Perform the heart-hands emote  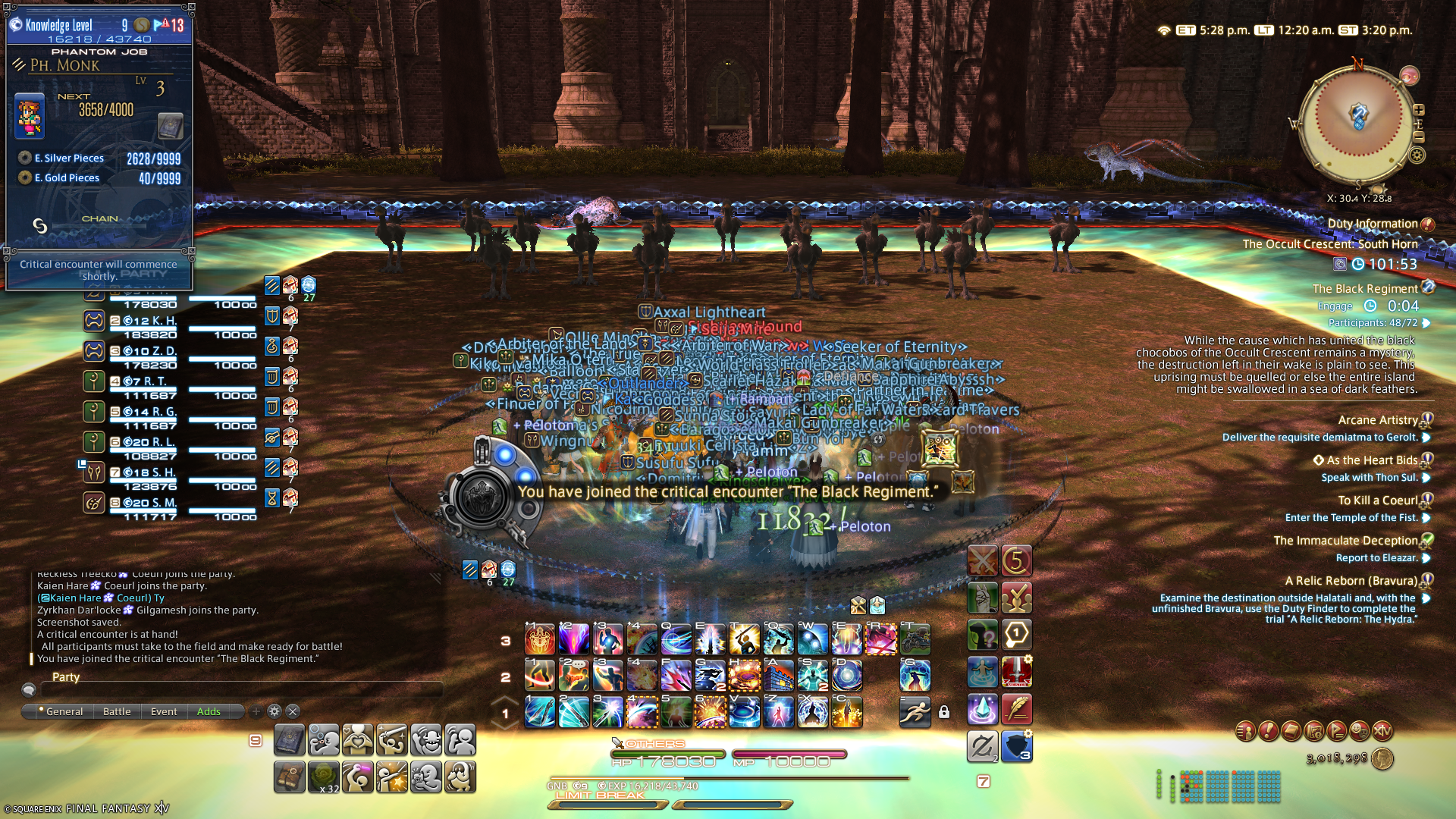pyautogui.click(x=358, y=739)
